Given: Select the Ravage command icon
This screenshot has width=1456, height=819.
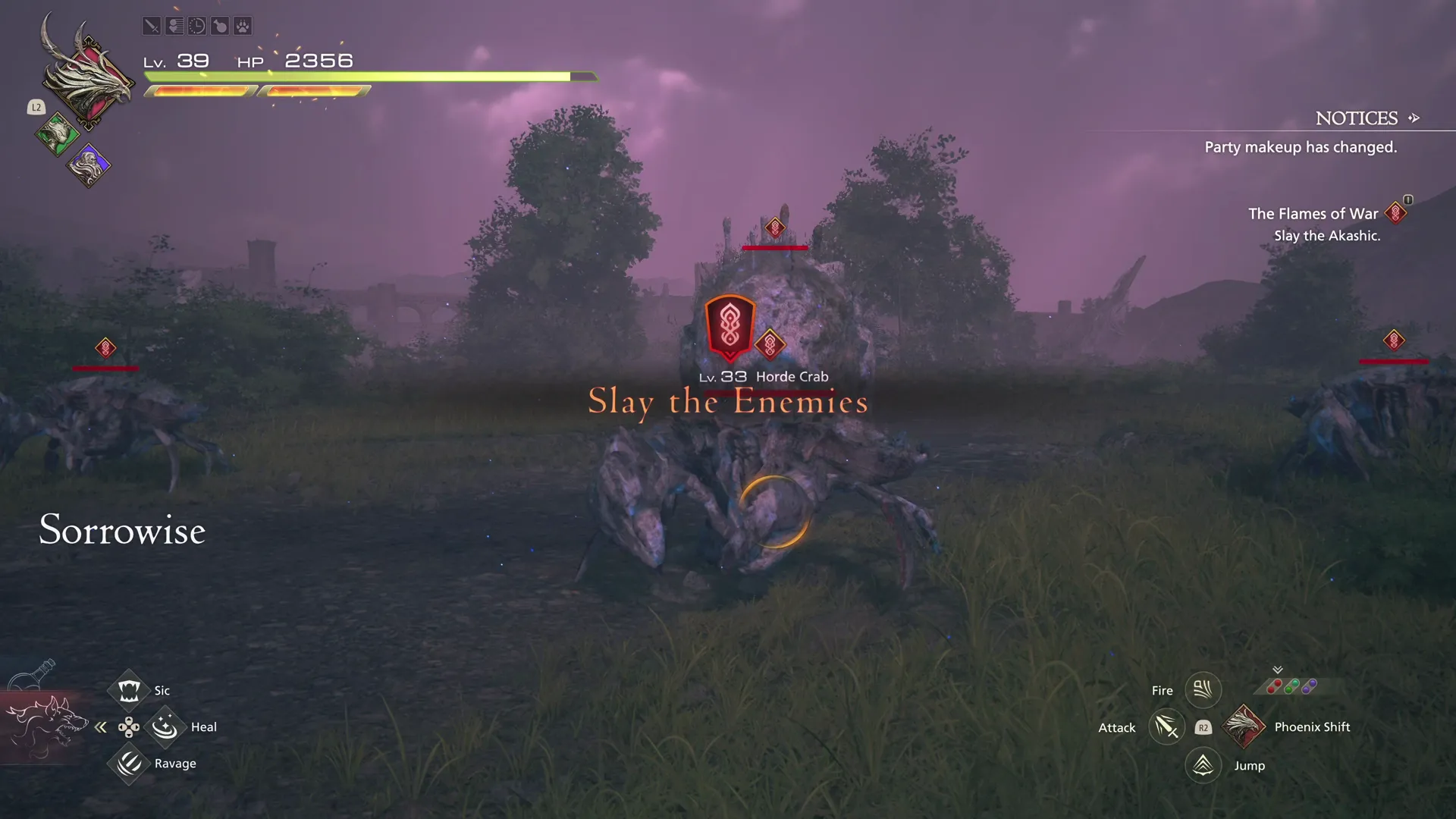Looking at the screenshot, I should point(129,764).
